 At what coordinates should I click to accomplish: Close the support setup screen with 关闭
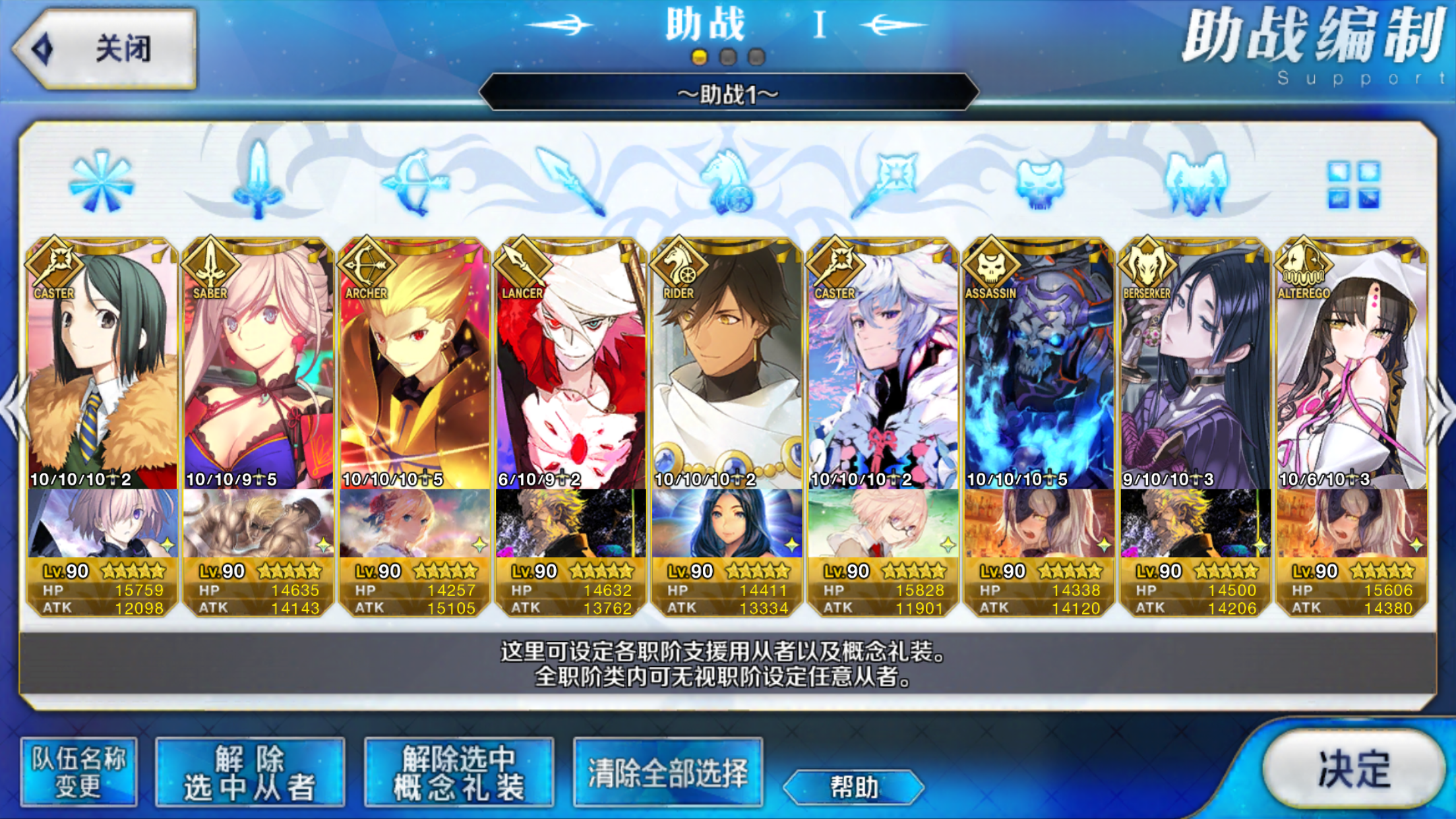[106, 49]
